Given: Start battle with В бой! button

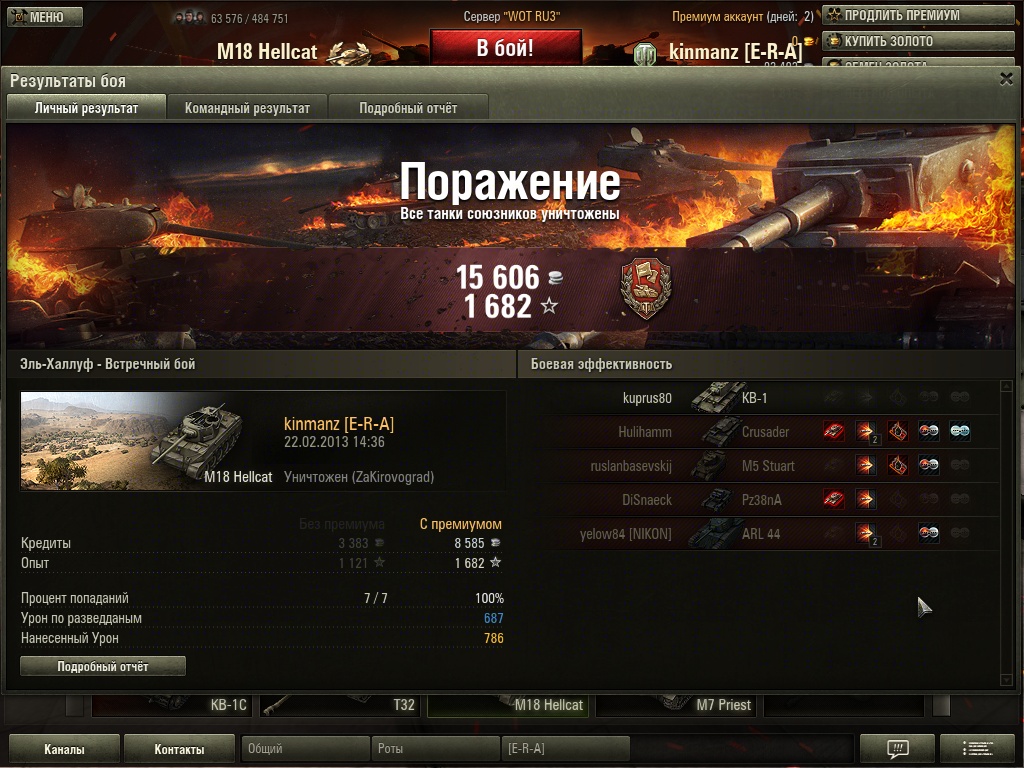Looking at the screenshot, I should pyautogui.click(x=505, y=48).
